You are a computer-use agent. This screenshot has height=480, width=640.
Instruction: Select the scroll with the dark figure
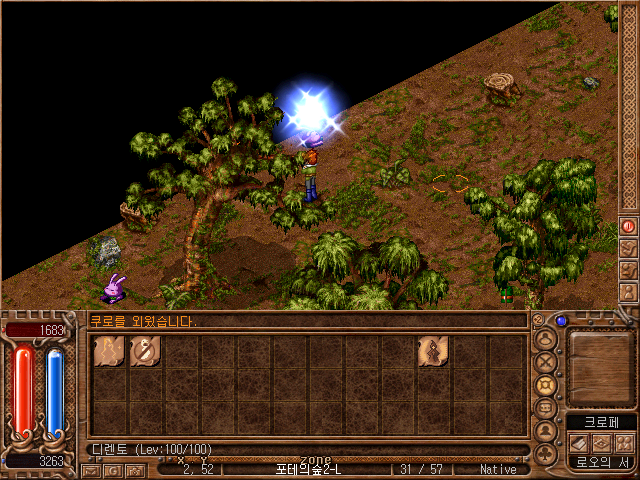(433, 351)
